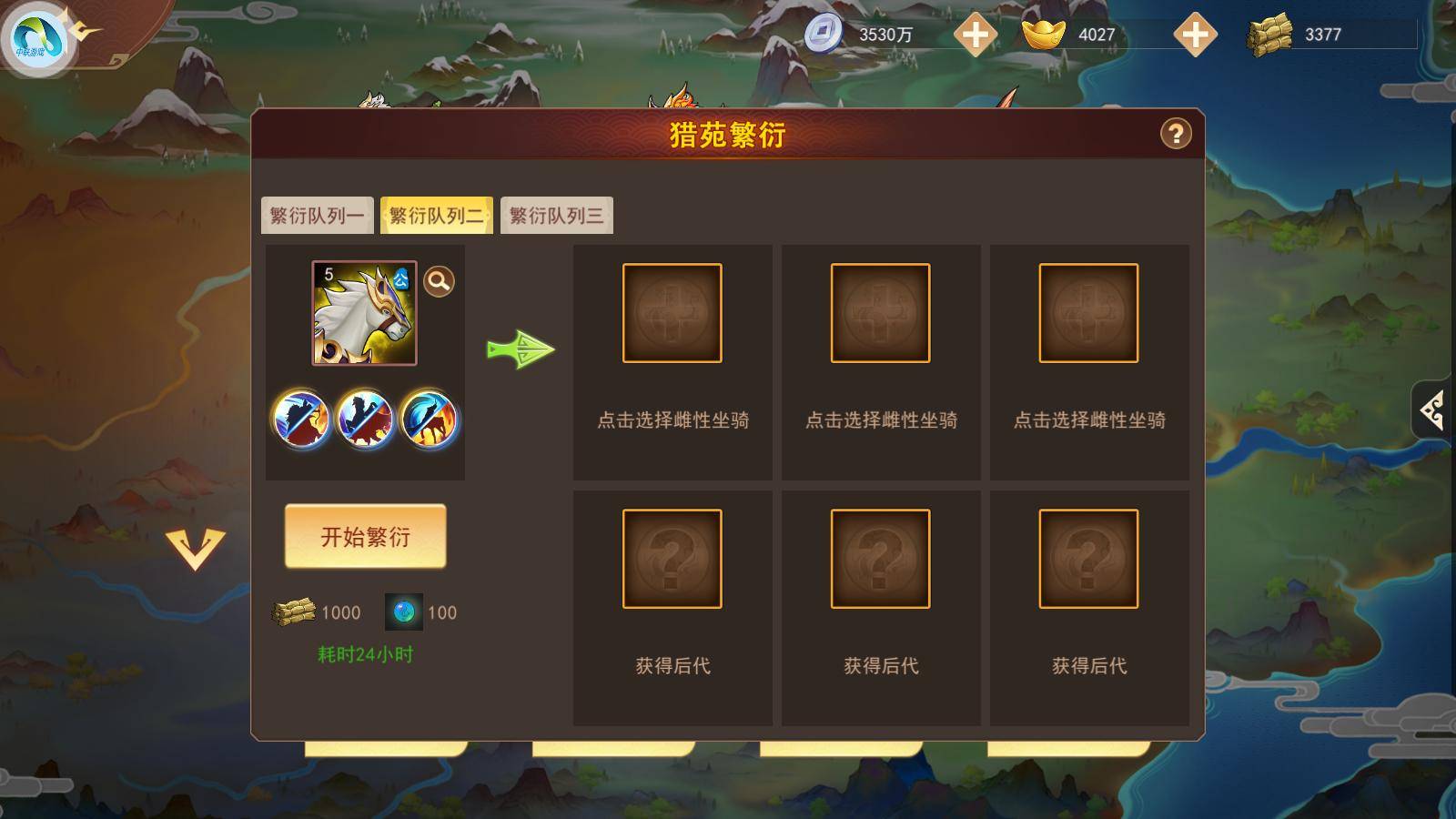Click the gold ingot currency icon
Screen dimensions: 1456x819
point(1042,33)
